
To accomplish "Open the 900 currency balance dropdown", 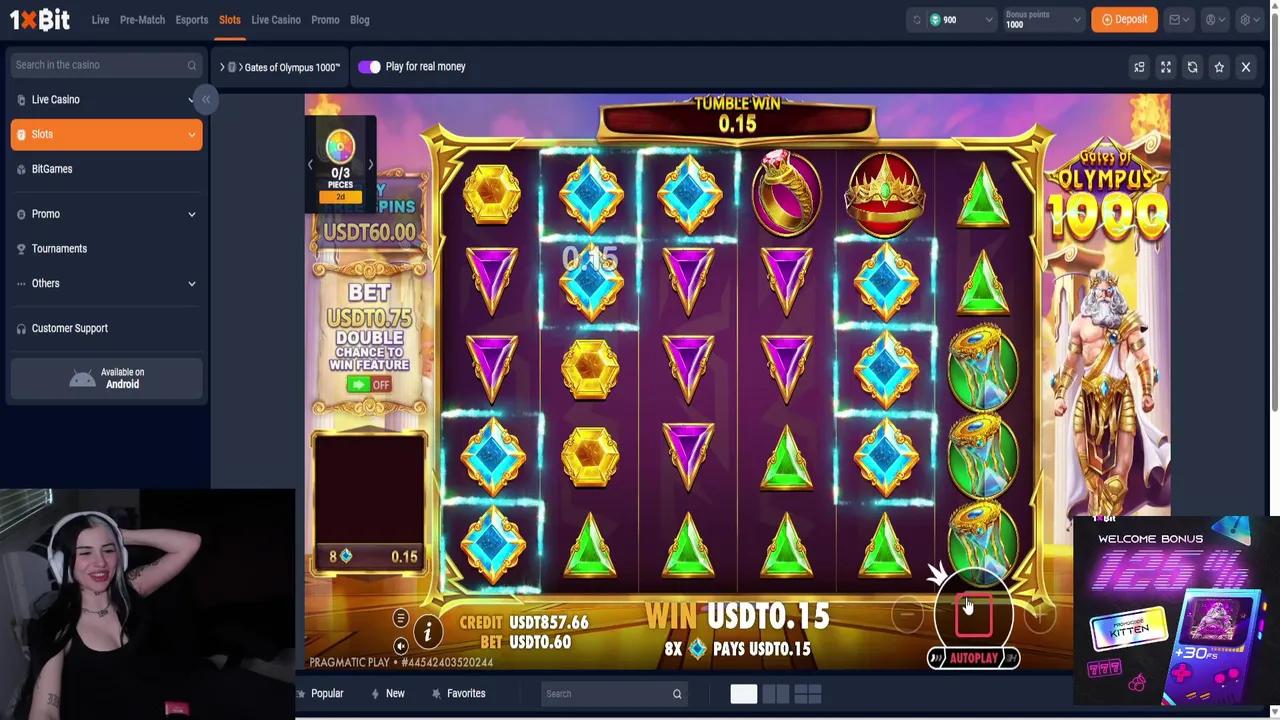I will [x=950, y=19].
